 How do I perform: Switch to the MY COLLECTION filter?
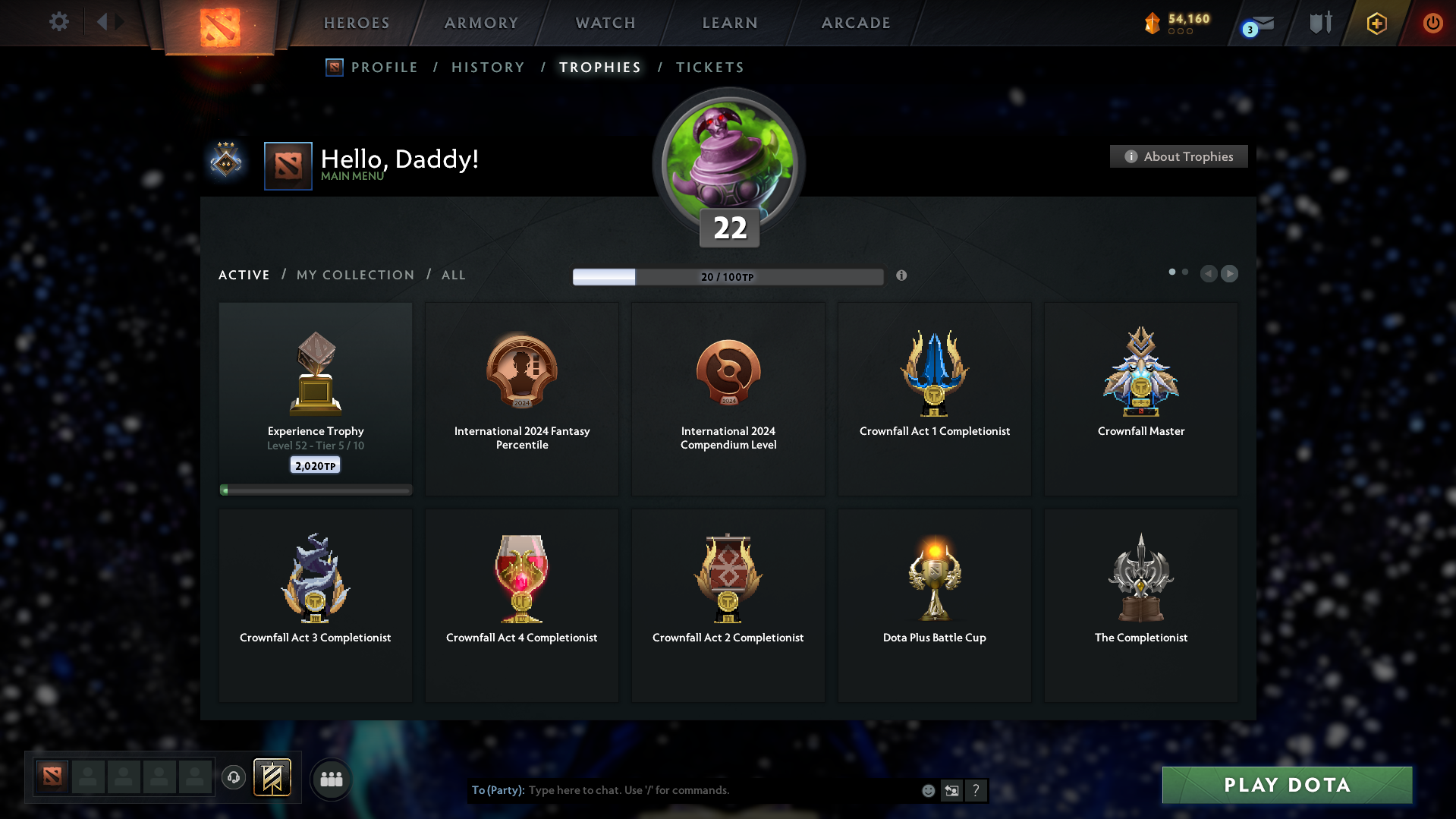[354, 275]
